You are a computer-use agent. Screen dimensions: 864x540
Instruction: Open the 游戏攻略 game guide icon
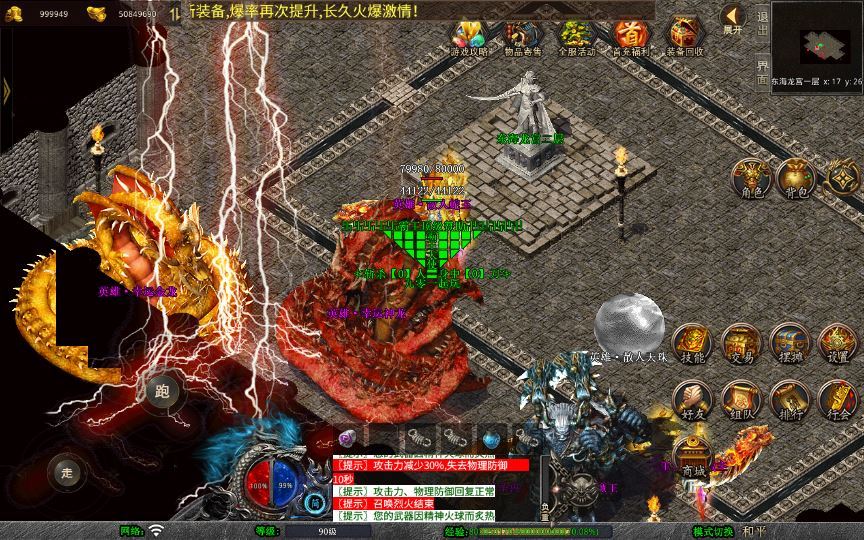click(469, 37)
